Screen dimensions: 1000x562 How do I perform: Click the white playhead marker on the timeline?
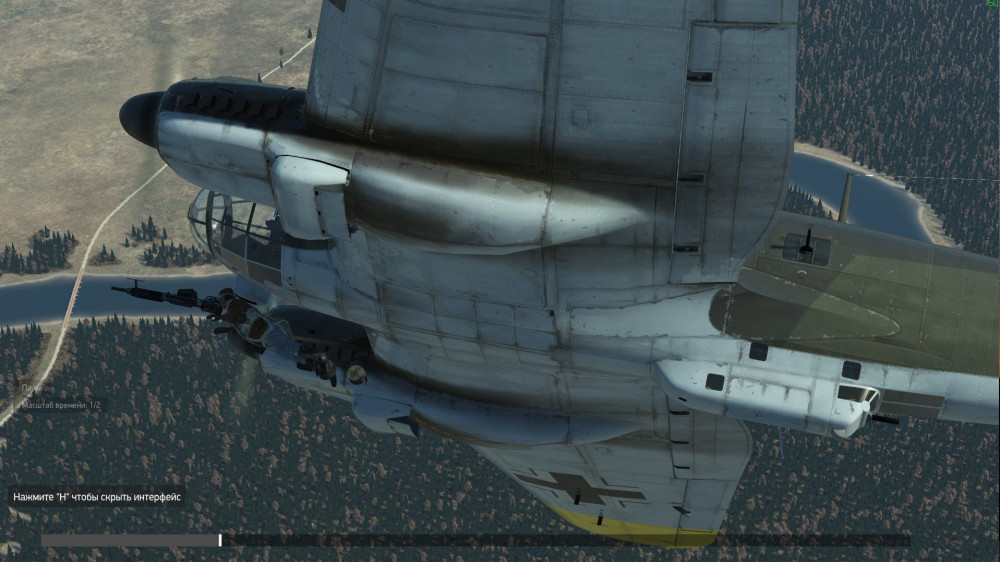[x=220, y=540]
